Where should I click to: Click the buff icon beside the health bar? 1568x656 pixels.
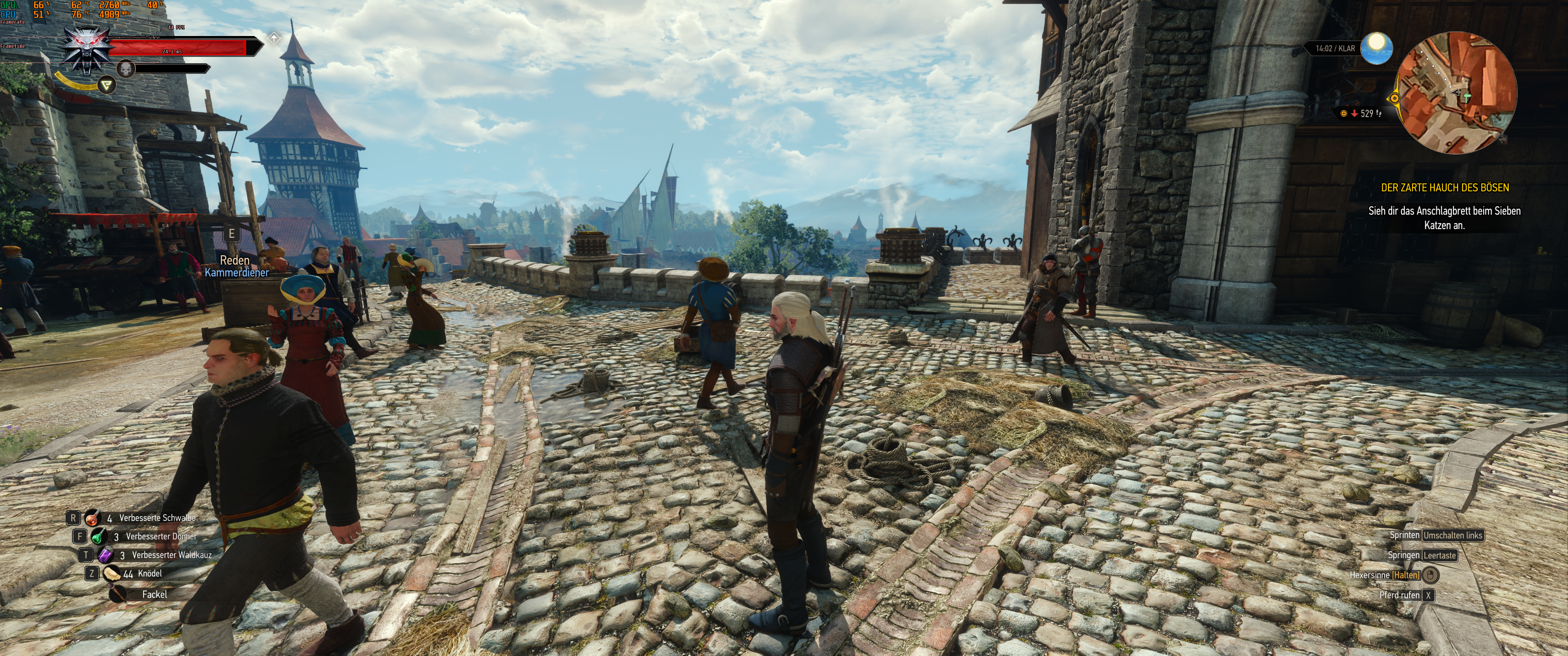(274, 38)
